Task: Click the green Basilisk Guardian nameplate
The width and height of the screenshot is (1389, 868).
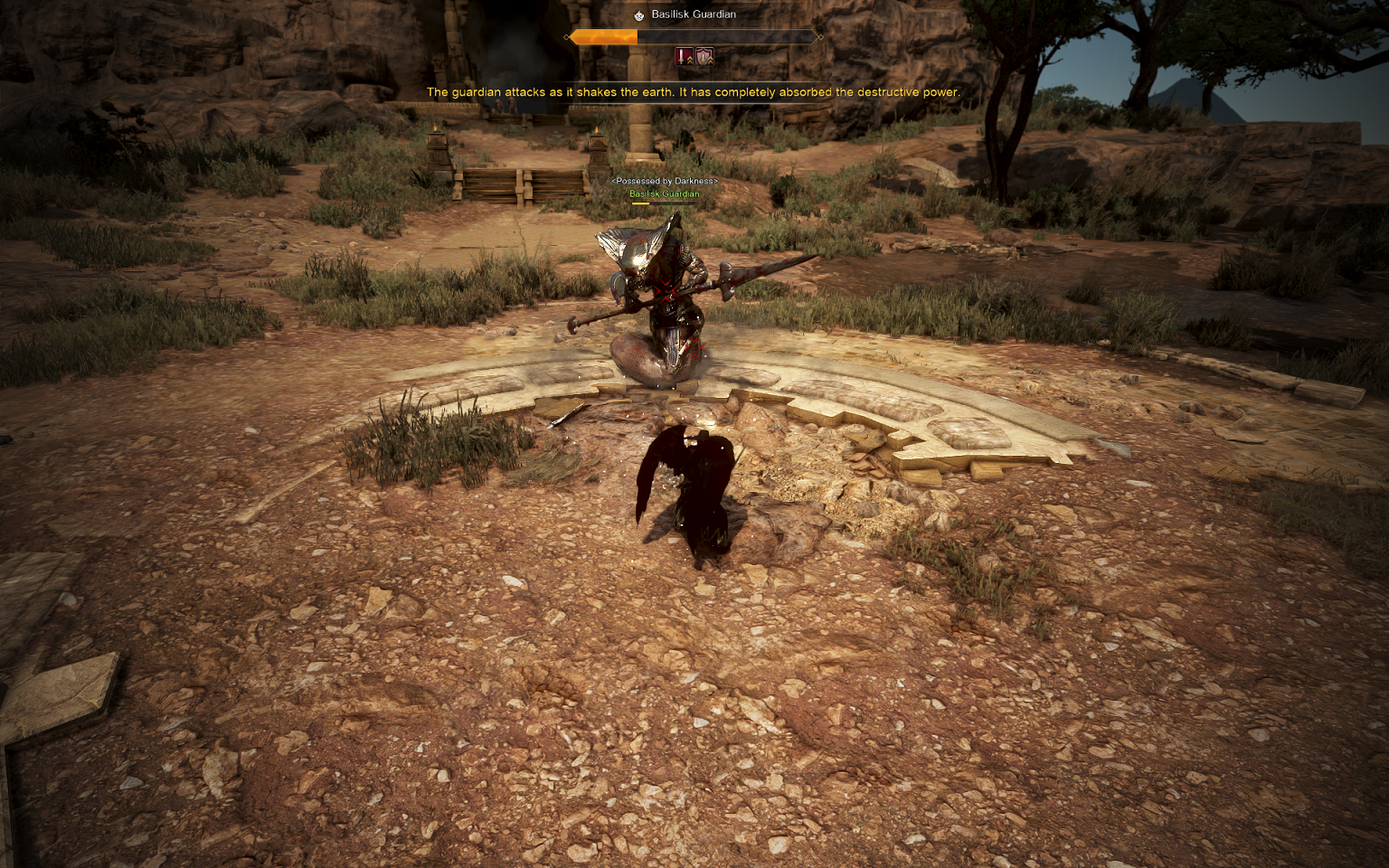Action: [x=664, y=193]
